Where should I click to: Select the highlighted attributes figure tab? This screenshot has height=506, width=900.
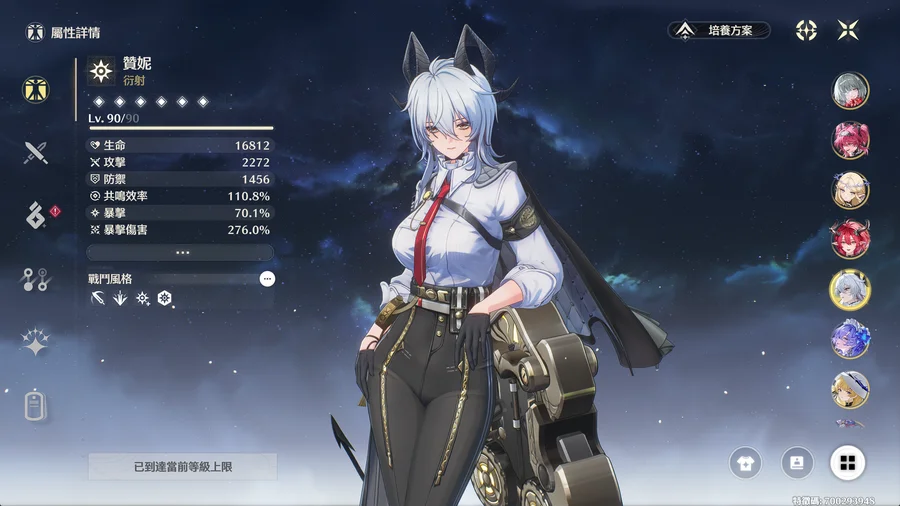(x=37, y=89)
